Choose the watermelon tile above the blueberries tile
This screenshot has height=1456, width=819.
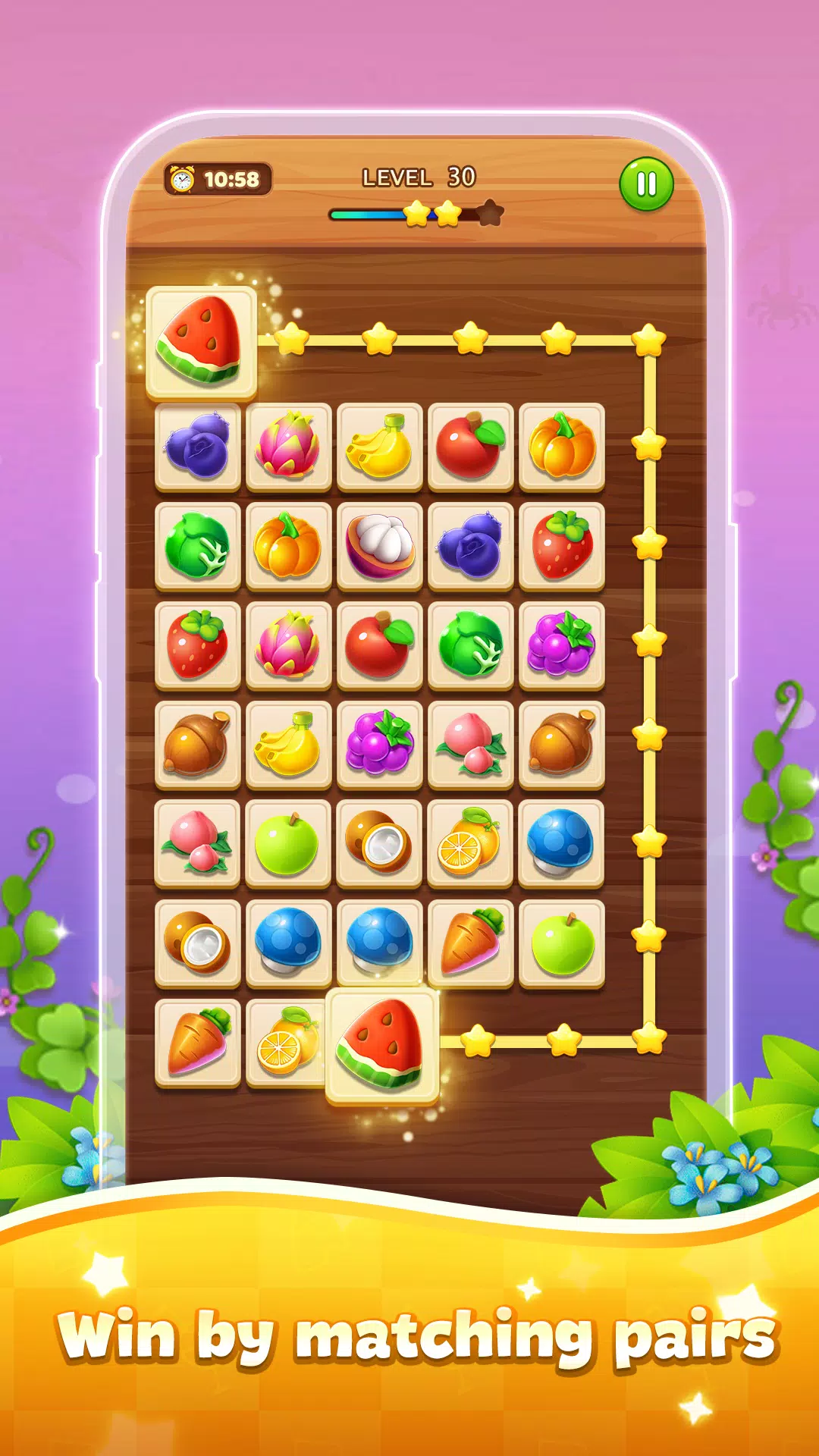coord(201,343)
